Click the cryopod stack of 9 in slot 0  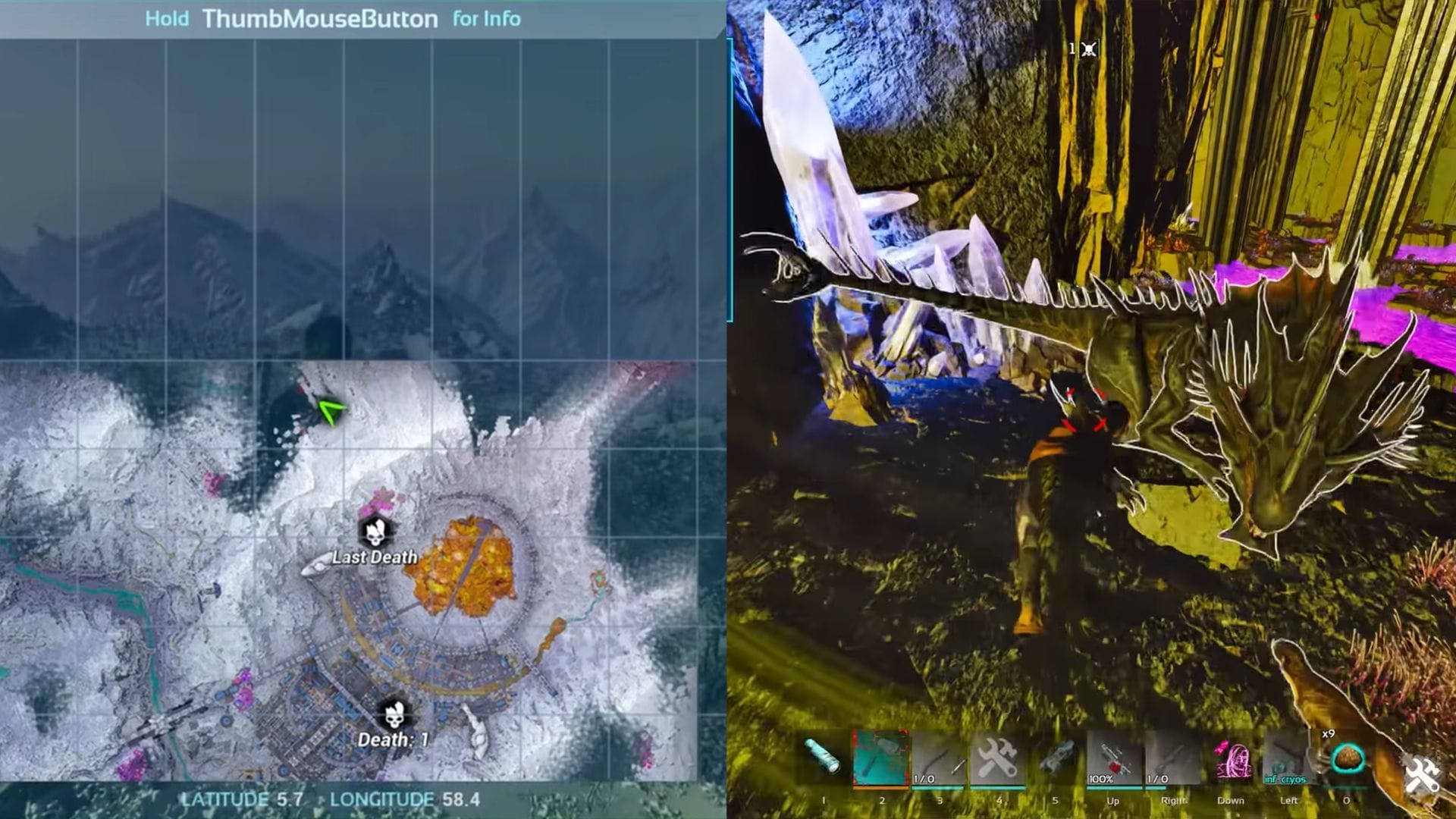click(x=1348, y=758)
